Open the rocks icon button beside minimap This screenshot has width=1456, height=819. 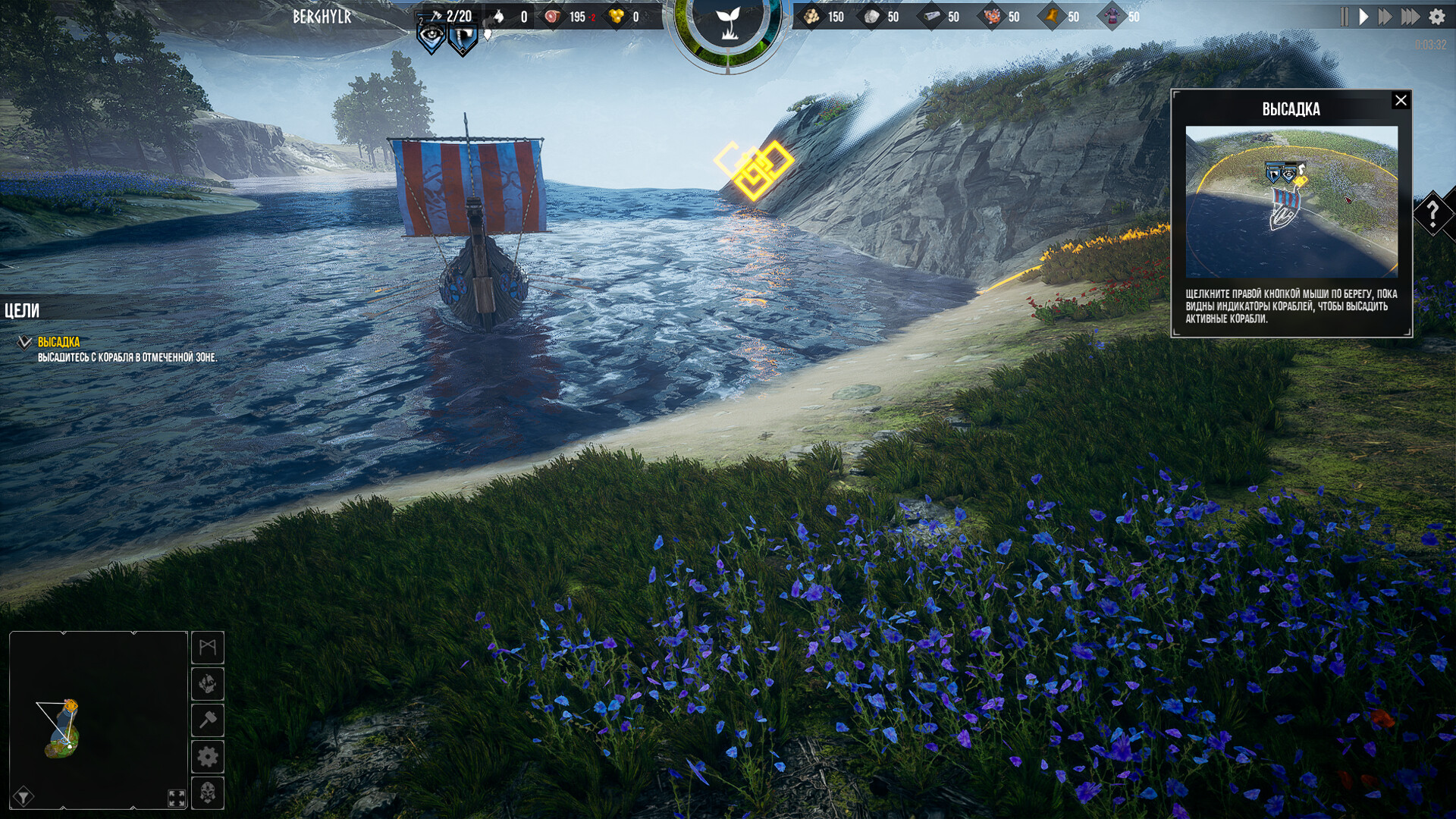208,684
